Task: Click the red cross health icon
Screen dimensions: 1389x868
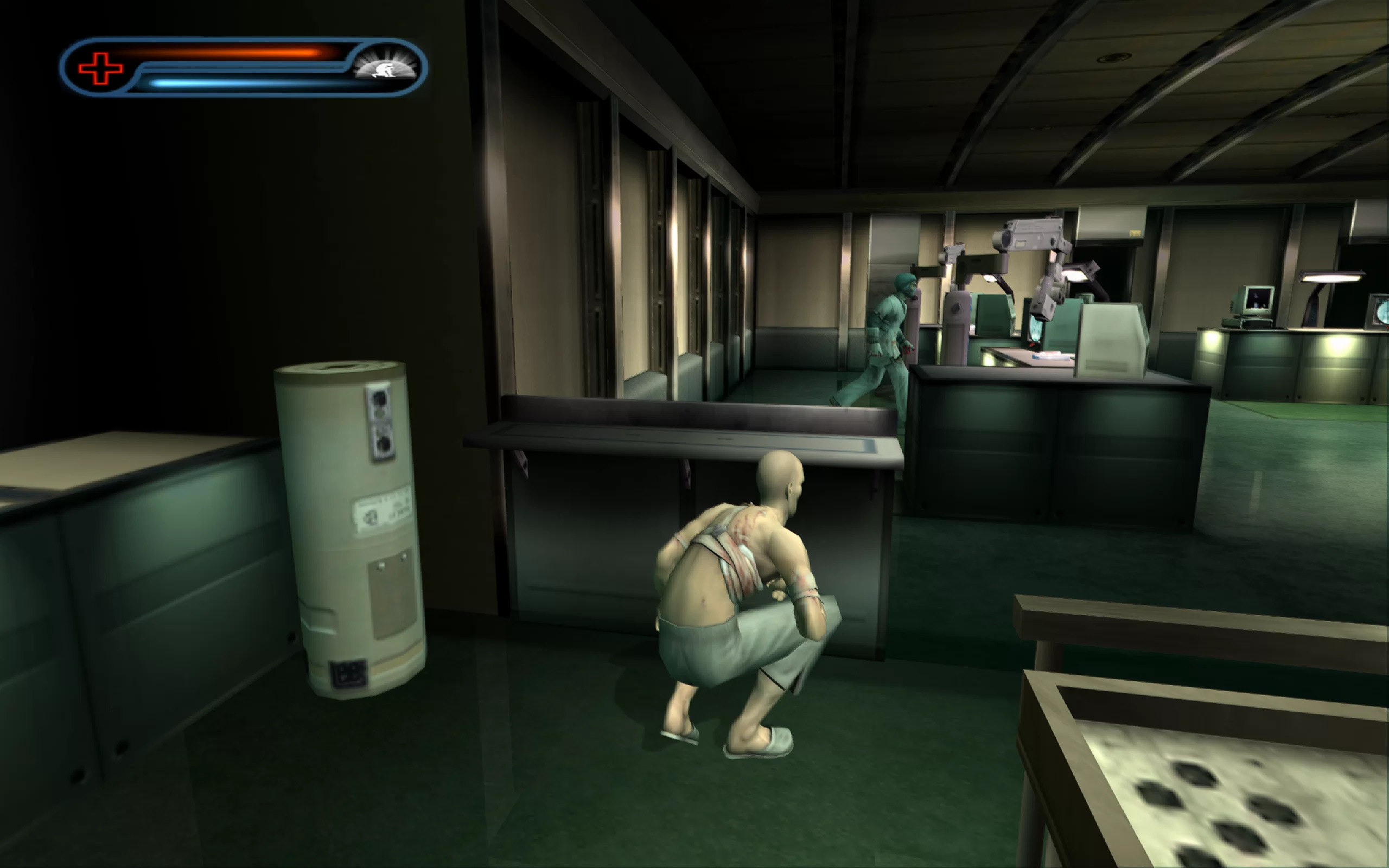Action: coord(100,68)
